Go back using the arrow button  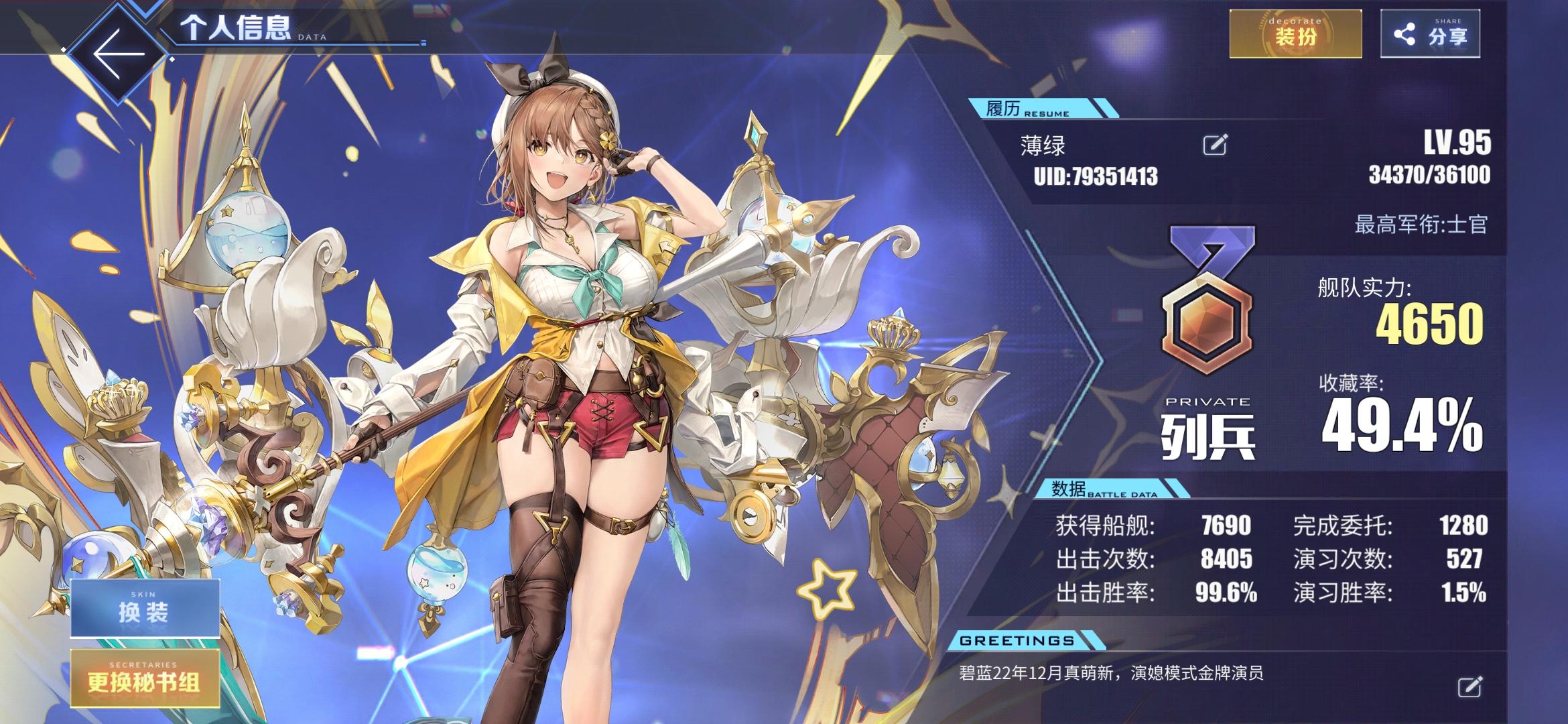tap(119, 55)
